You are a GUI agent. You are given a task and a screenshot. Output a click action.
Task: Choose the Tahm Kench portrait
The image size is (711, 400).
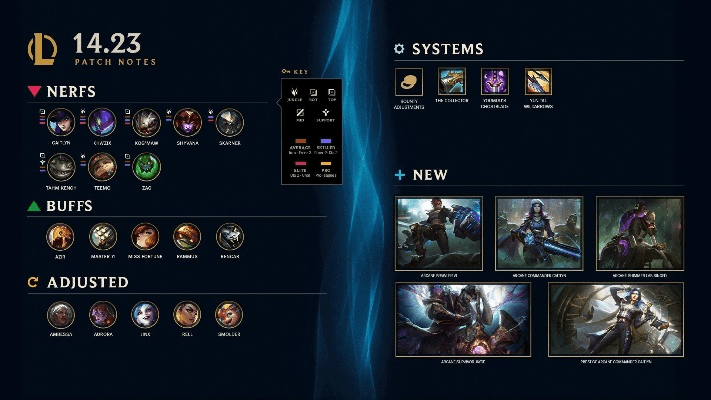(61, 165)
